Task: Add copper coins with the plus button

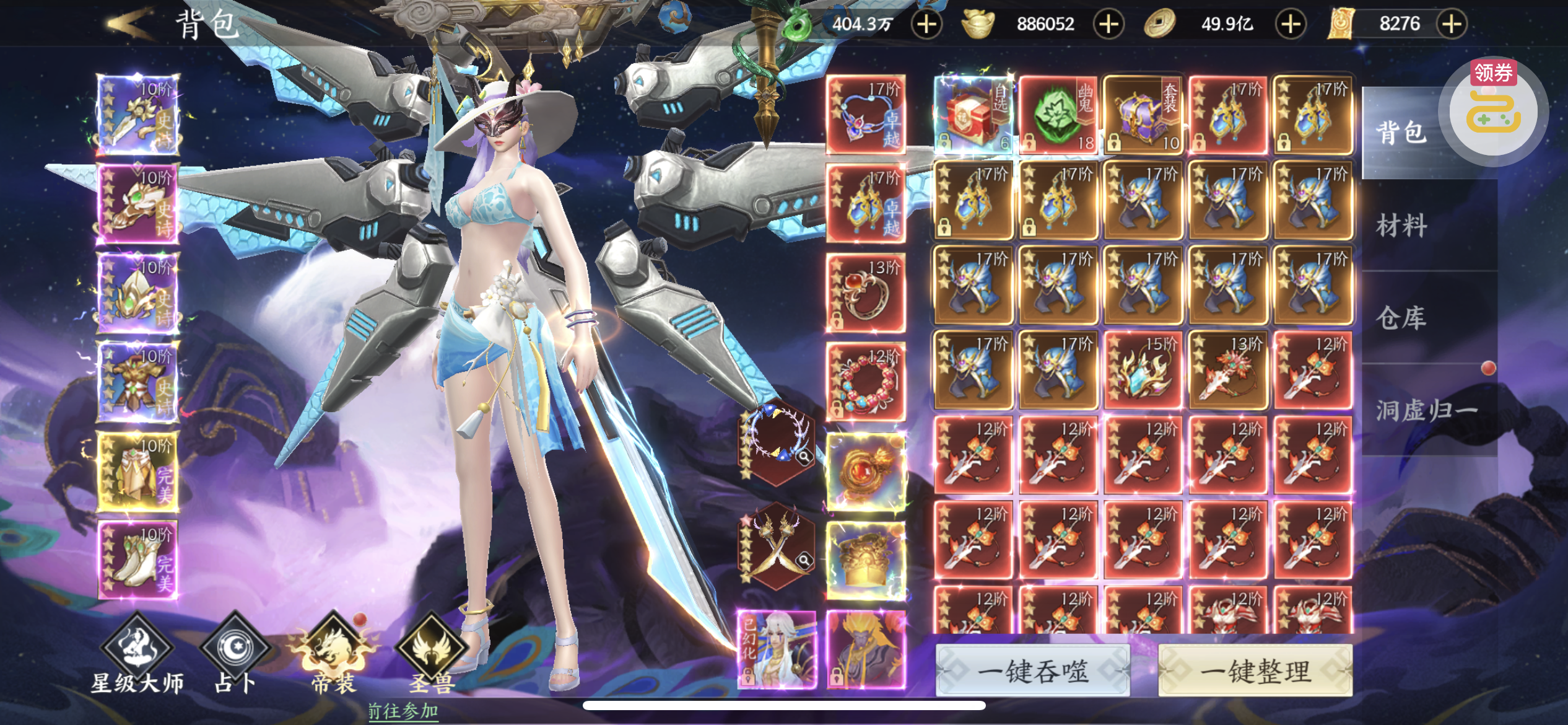Action: [1291, 24]
